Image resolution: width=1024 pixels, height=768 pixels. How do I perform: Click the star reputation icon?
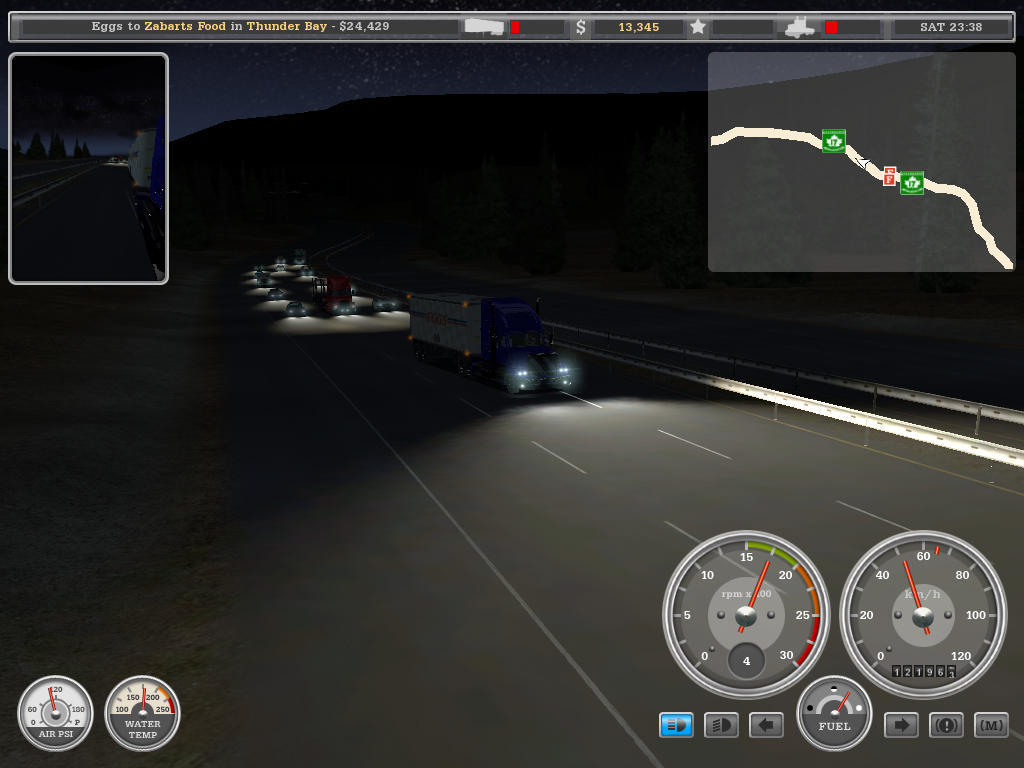tap(698, 27)
